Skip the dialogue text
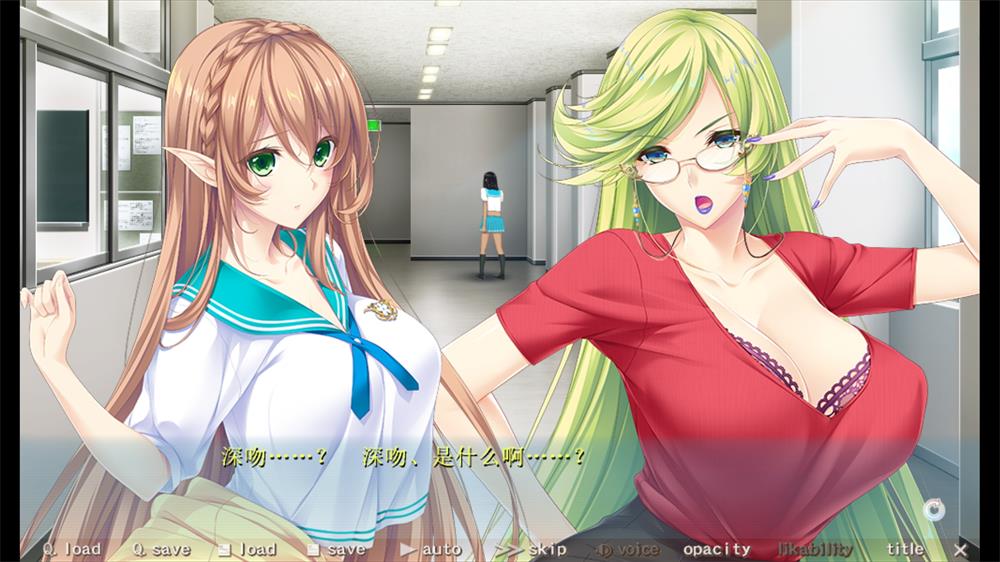1000x562 pixels. (530, 549)
